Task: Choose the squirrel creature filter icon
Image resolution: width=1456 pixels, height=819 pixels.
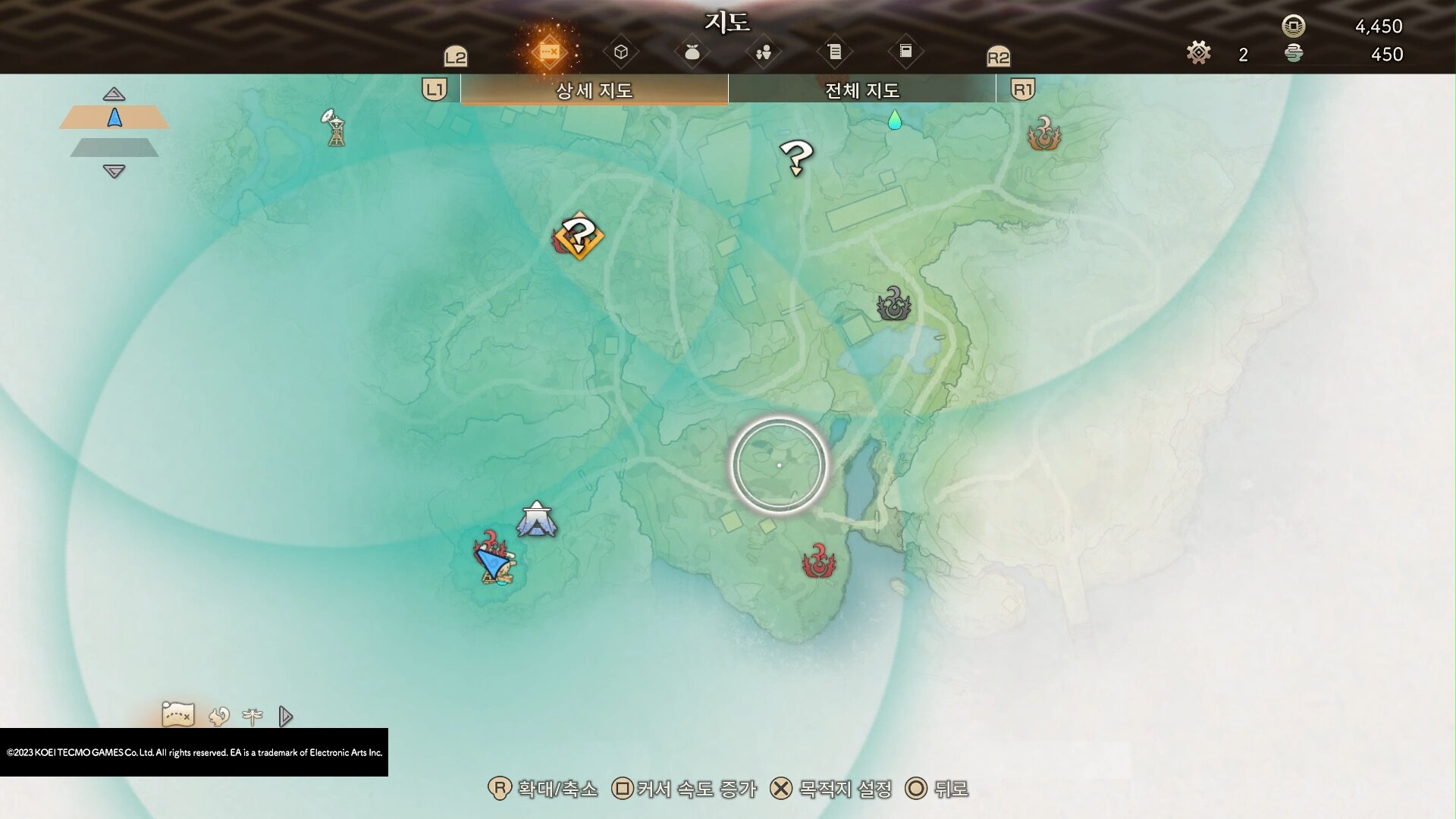Action: (219, 716)
